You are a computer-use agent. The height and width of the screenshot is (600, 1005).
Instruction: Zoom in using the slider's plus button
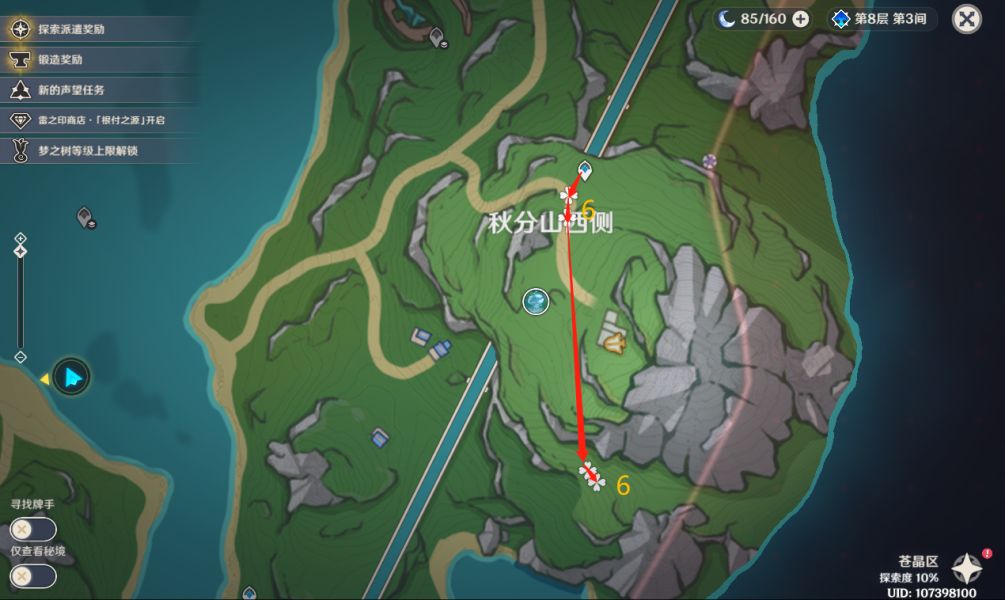(21, 238)
